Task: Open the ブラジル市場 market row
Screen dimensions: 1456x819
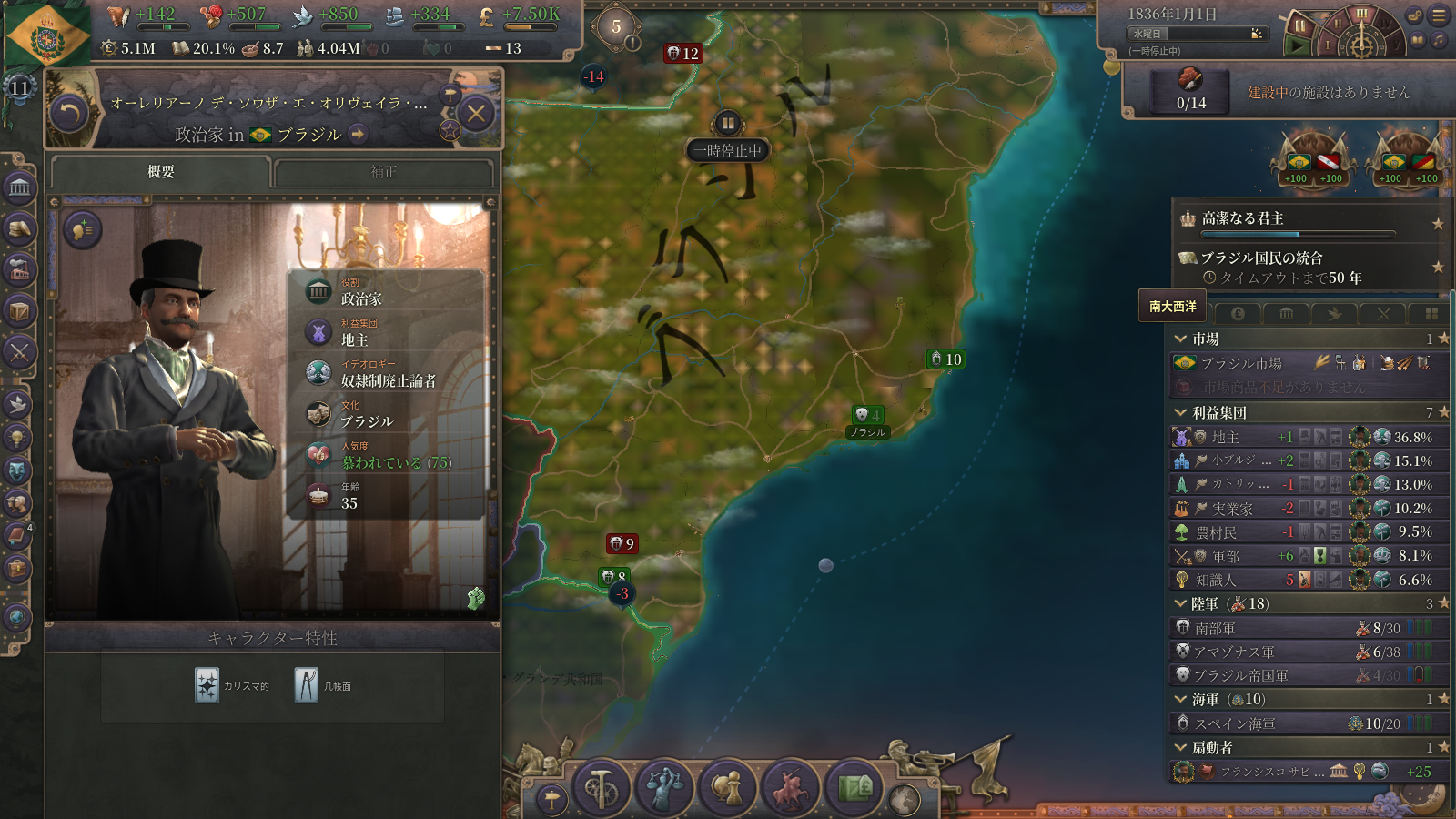Action: pyautogui.click(x=1241, y=363)
